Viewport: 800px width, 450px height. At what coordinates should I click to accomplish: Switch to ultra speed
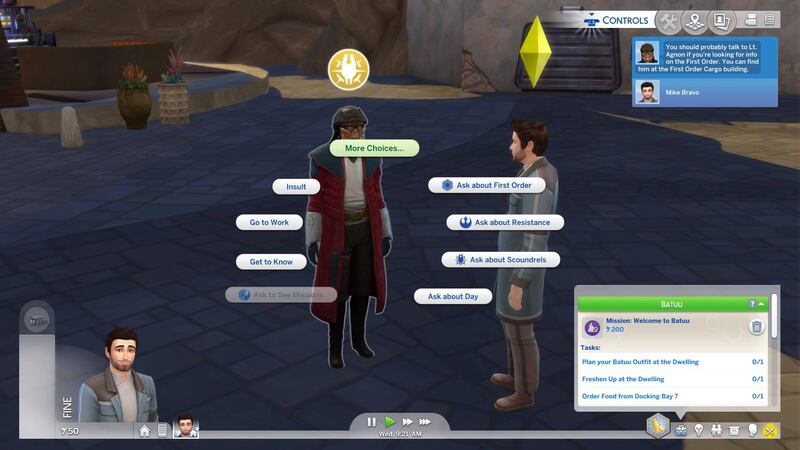[x=426, y=422]
